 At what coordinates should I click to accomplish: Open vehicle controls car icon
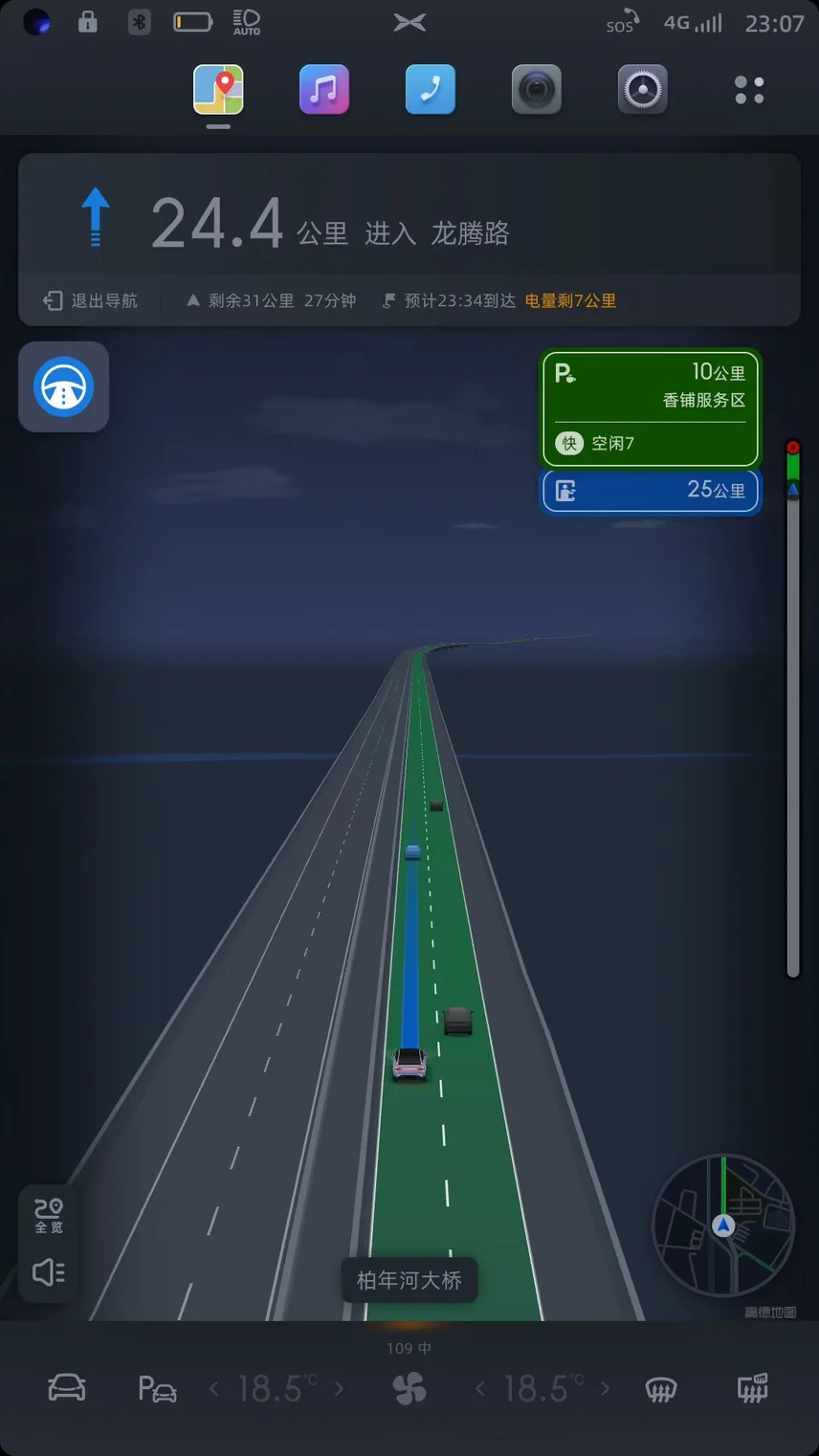(x=67, y=1388)
